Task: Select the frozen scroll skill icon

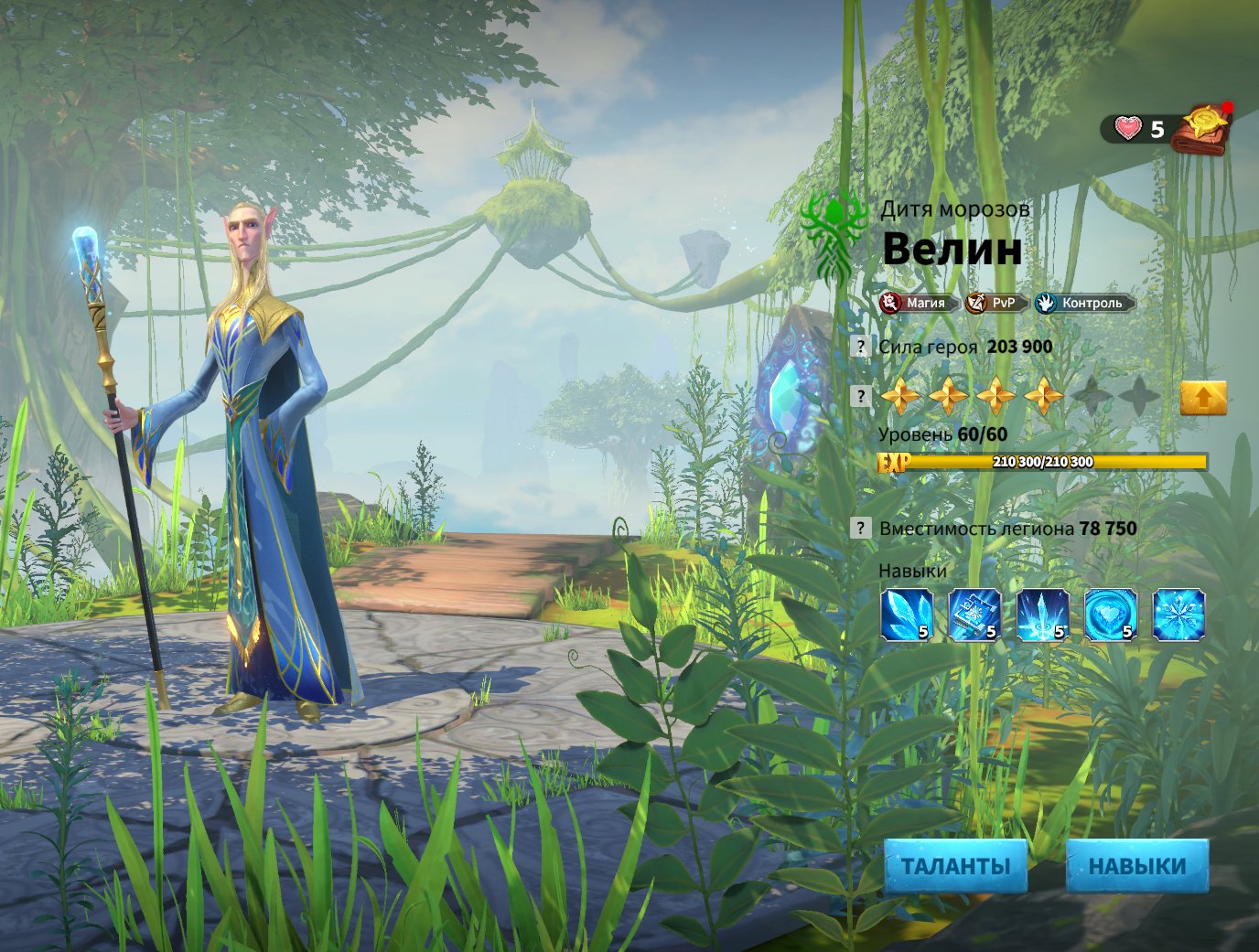Action: pos(974,615)
